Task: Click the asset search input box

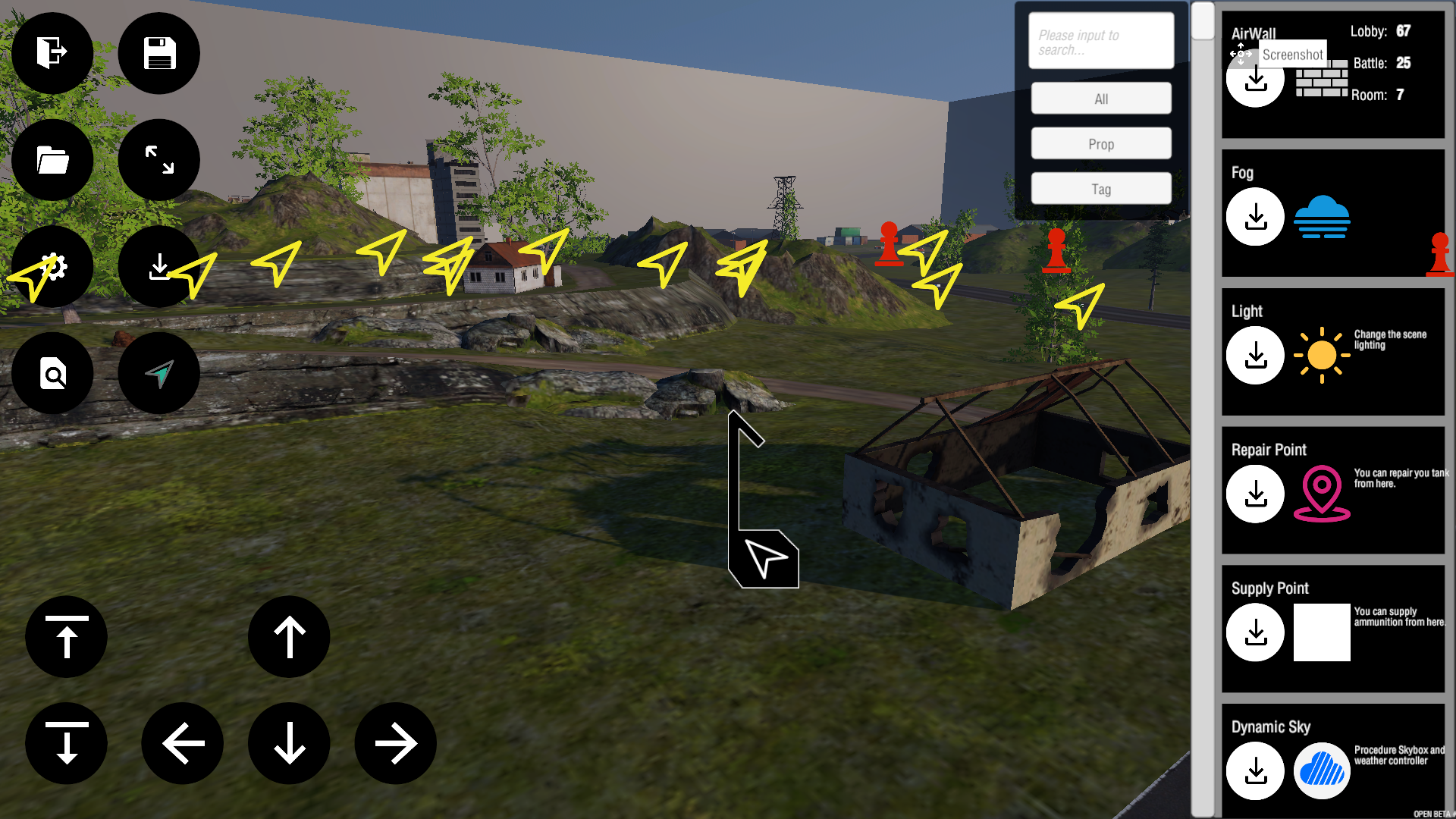Action: (x=1100, y=40)
